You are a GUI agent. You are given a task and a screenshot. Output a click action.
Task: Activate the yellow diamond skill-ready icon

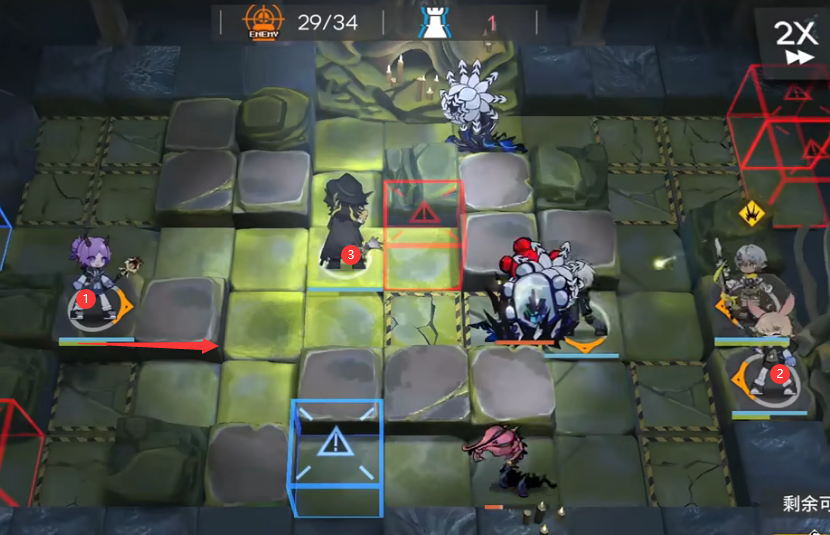tap(752, 213)
